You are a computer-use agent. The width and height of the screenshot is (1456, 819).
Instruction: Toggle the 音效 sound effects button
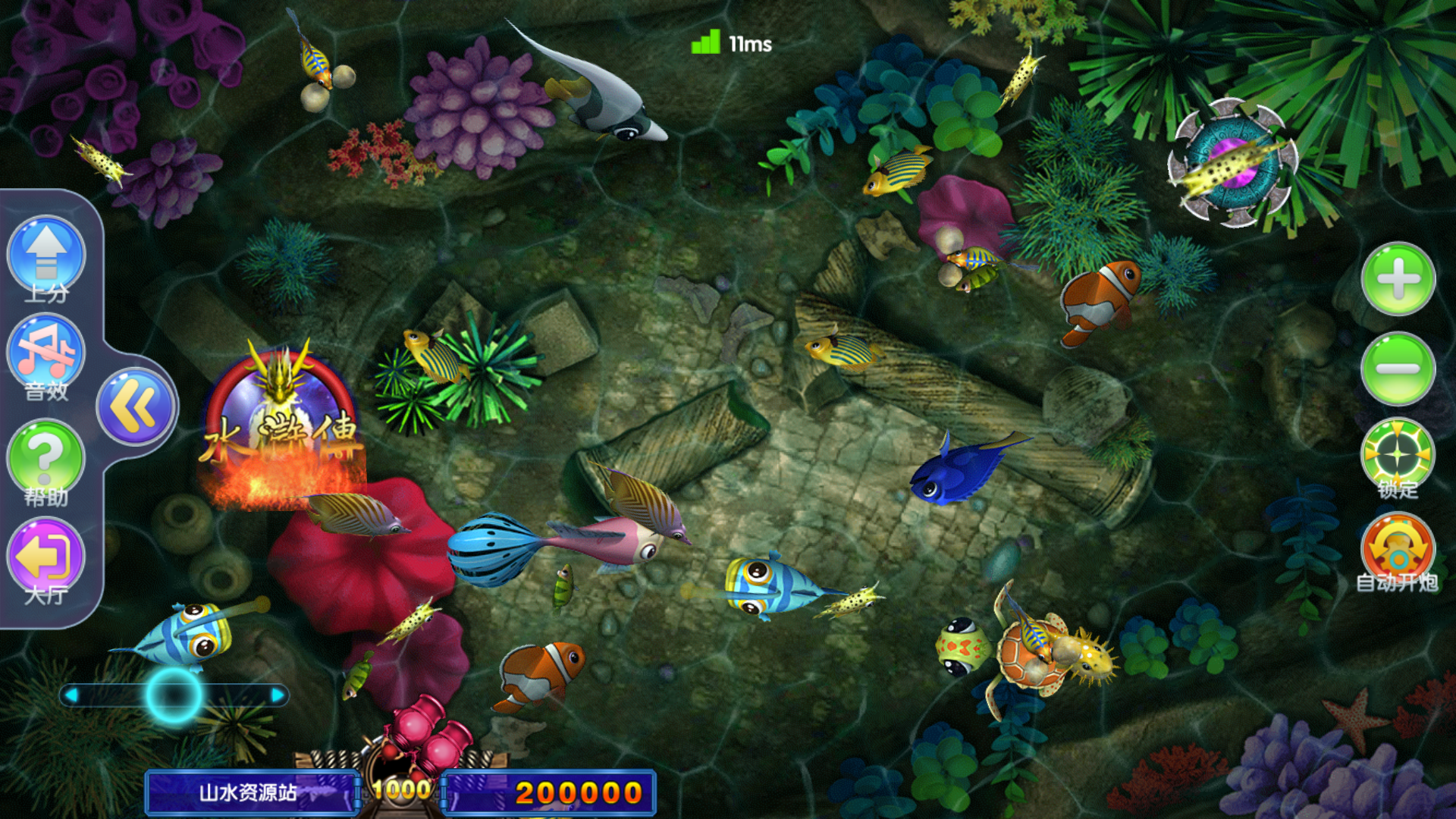[46, 355]
